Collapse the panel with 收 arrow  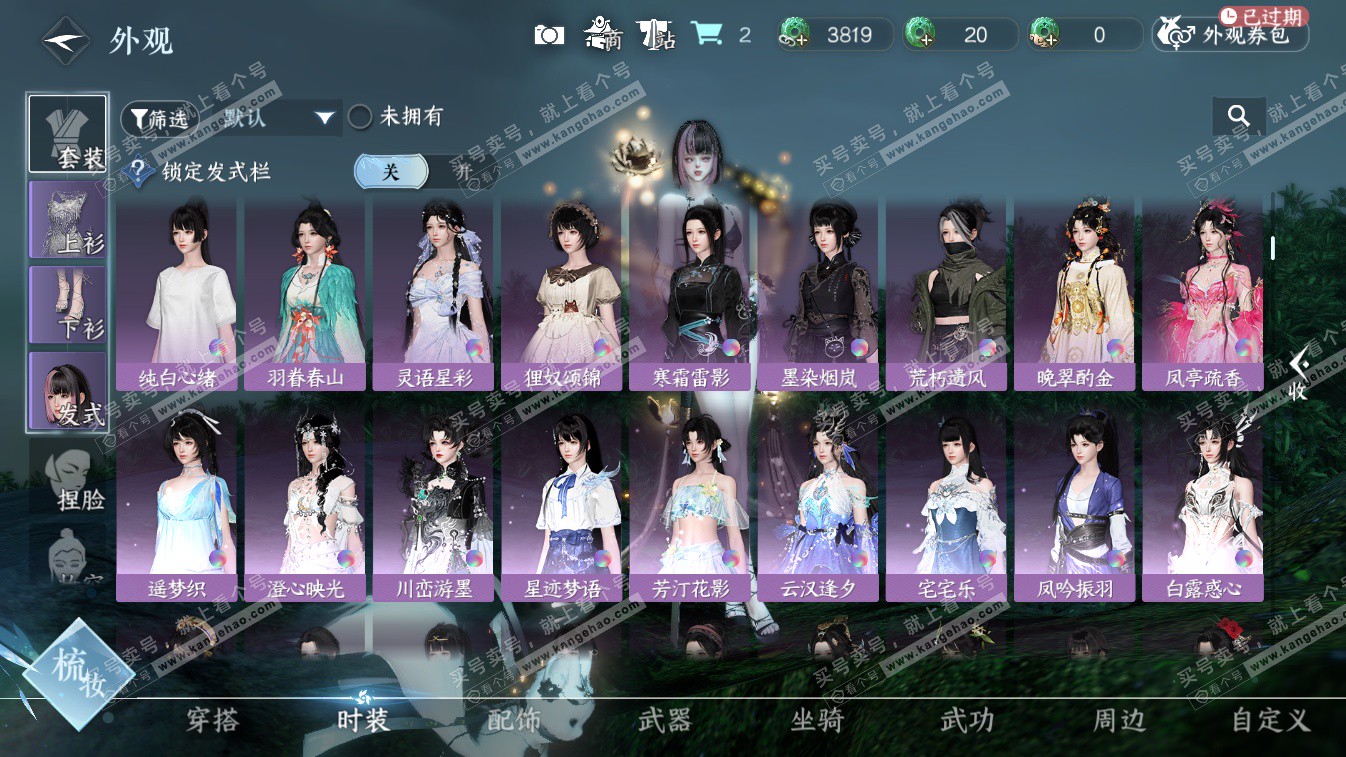click(1298, 375)
